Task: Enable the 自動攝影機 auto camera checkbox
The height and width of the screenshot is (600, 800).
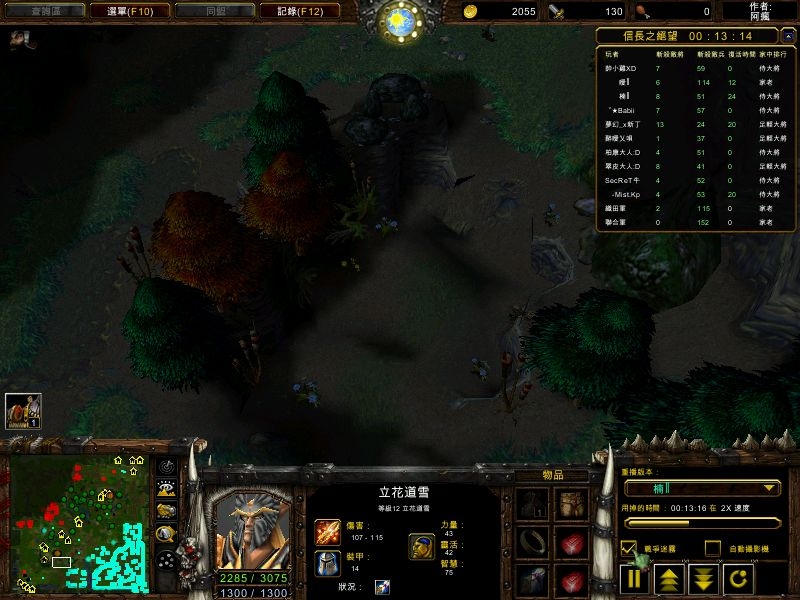Action: pos(712,548)
